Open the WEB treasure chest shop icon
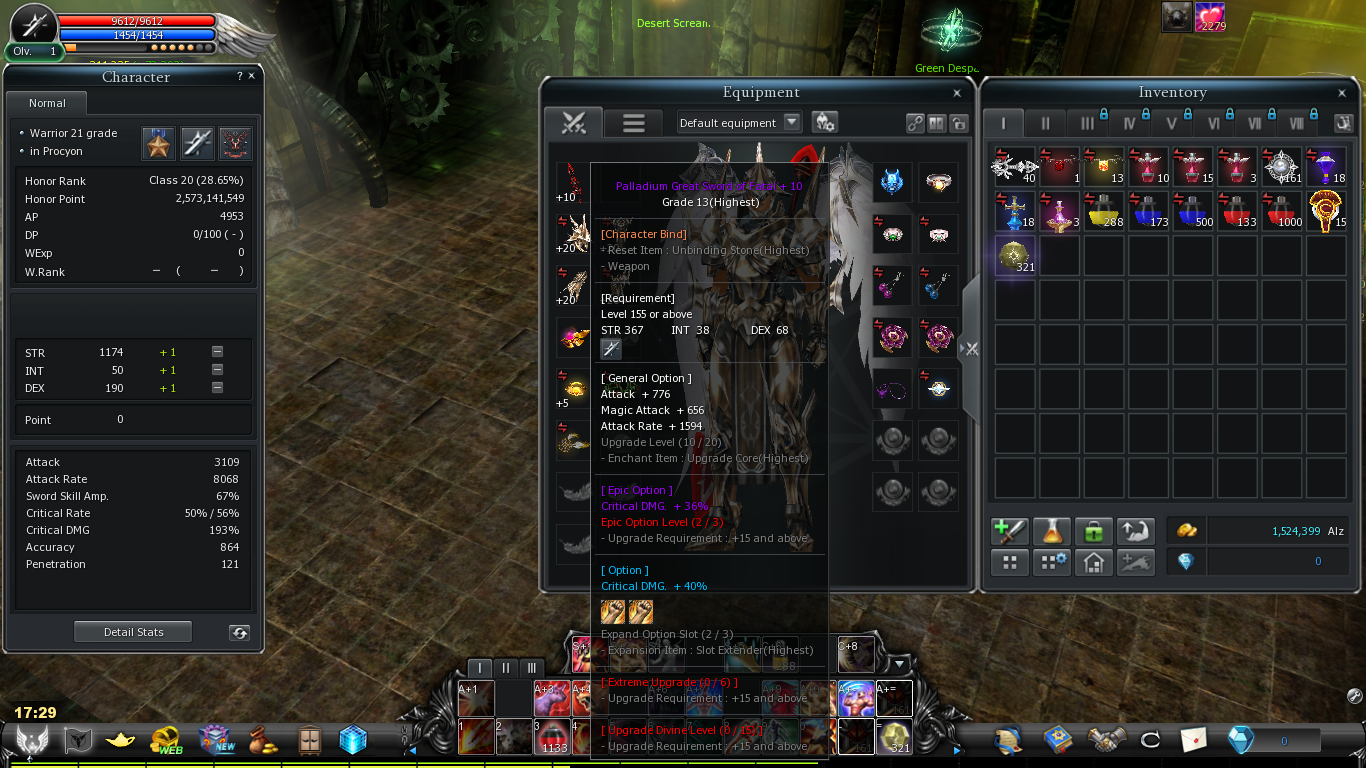This screenshot has height=768, width=1366. click(x=166, y=740)
